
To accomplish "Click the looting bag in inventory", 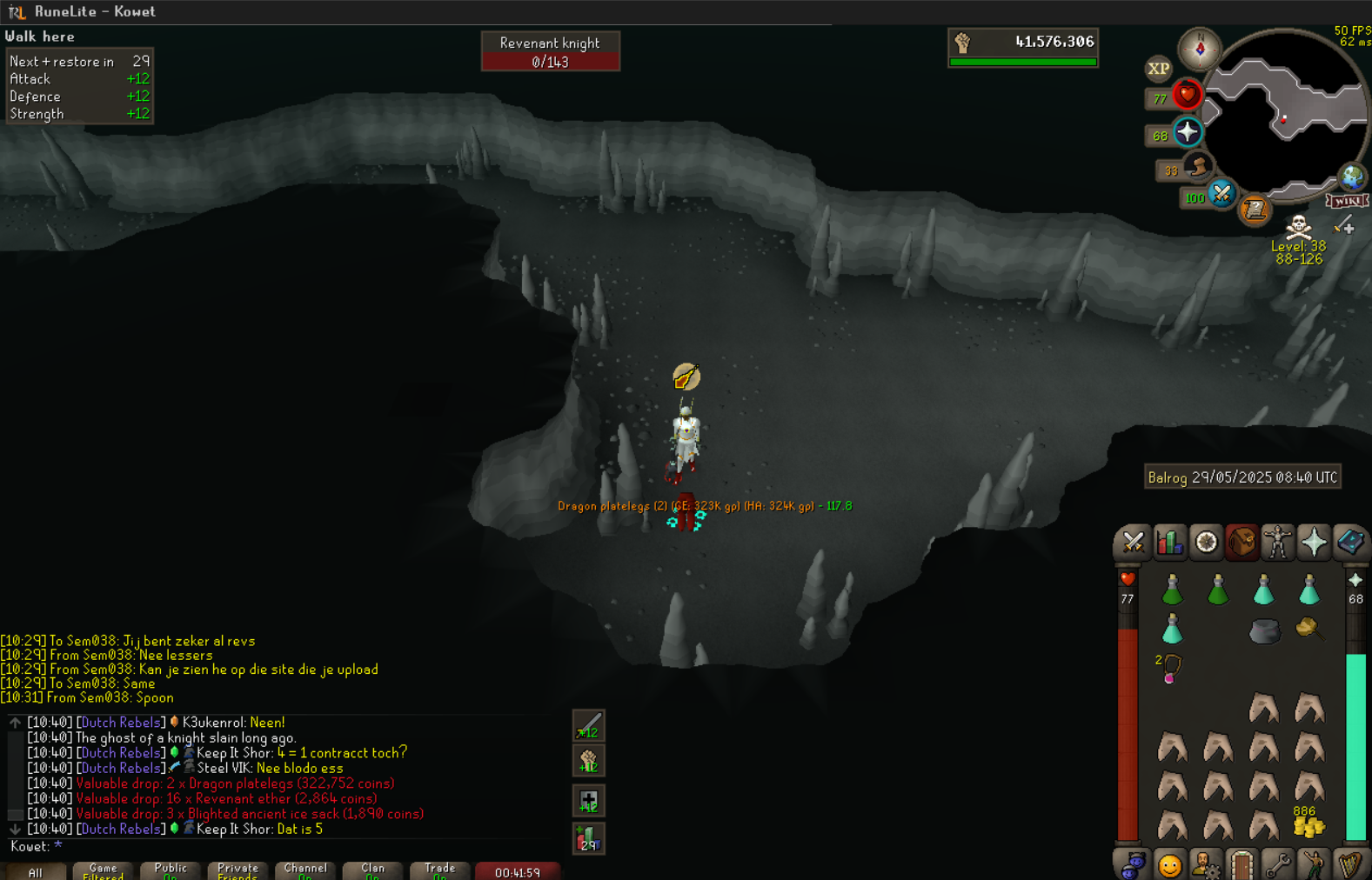I will coord(1308,628).
